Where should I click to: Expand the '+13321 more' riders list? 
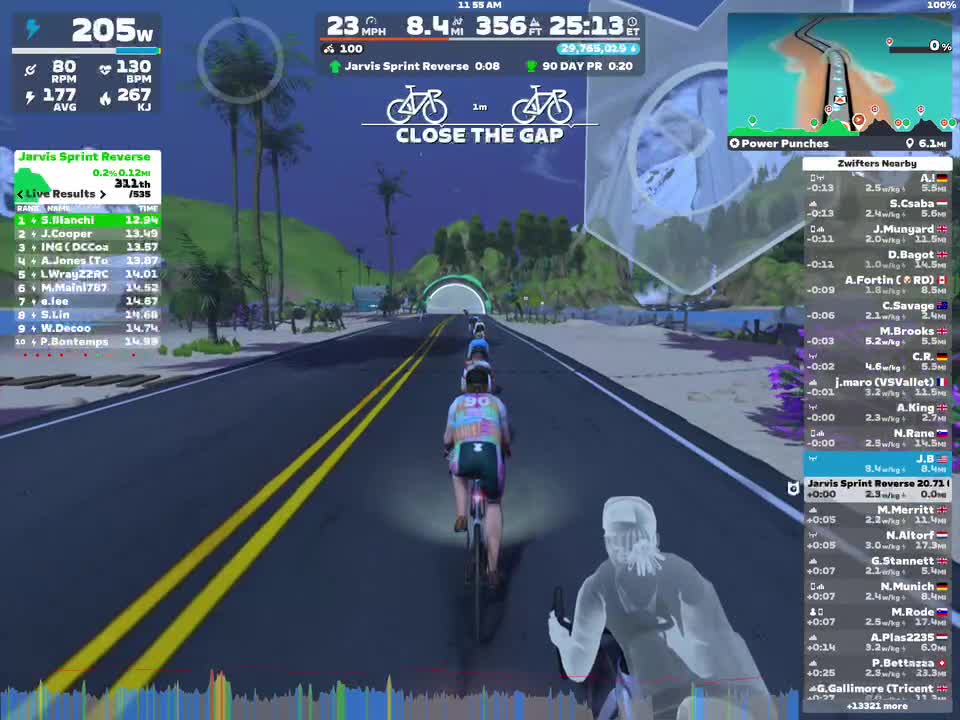[877, 706]
